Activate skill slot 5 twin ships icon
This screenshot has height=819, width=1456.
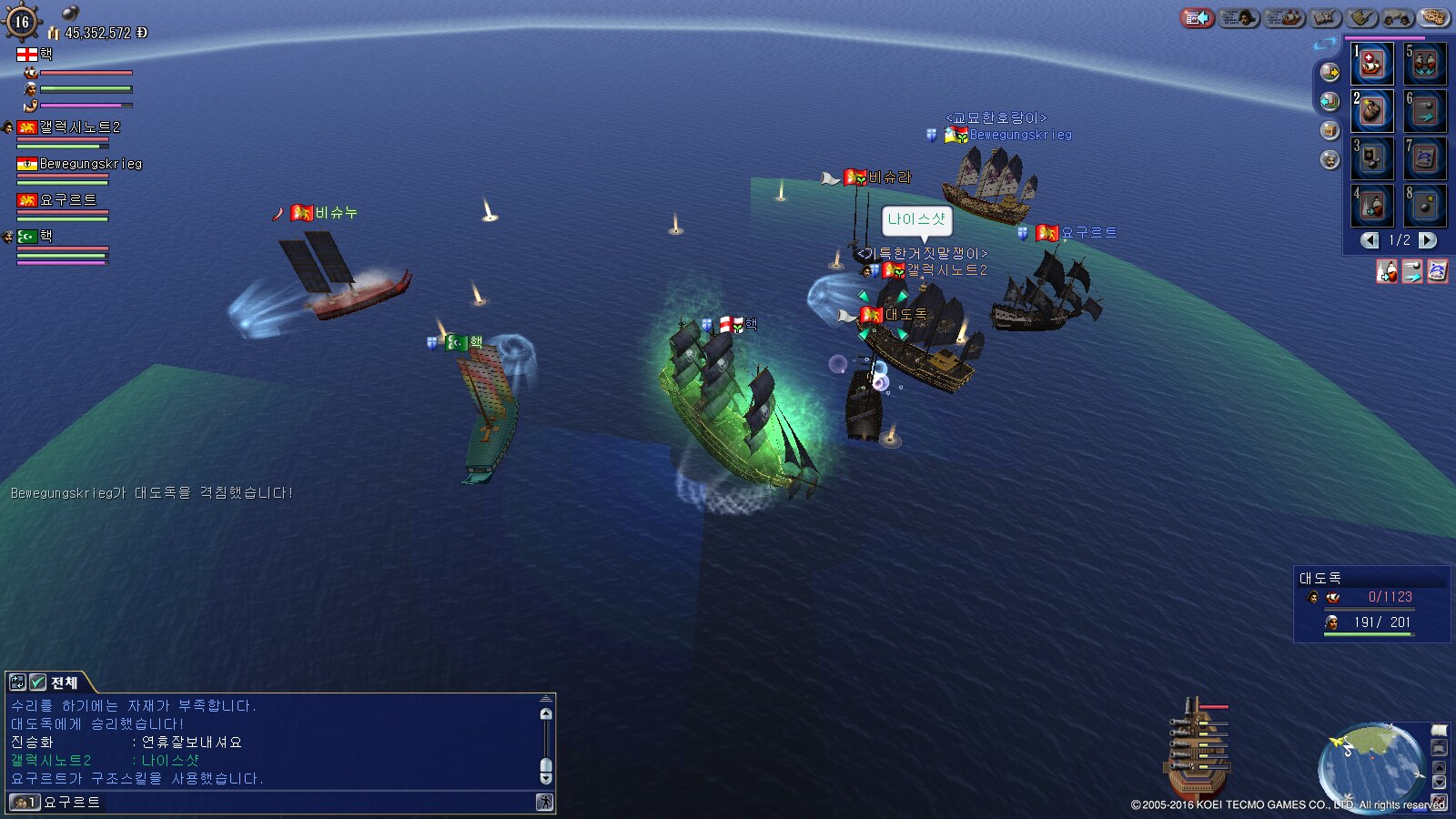pyautogui.click(x=1425, y=63)
